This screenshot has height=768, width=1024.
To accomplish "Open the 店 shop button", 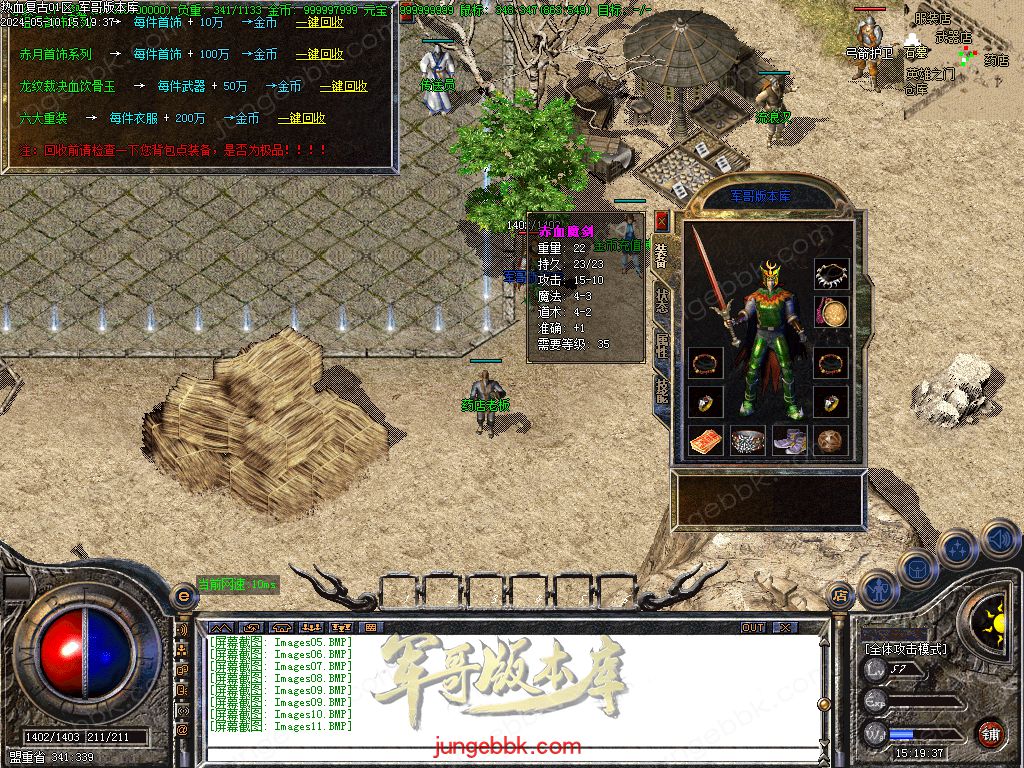I will click(x=838, y=596).
